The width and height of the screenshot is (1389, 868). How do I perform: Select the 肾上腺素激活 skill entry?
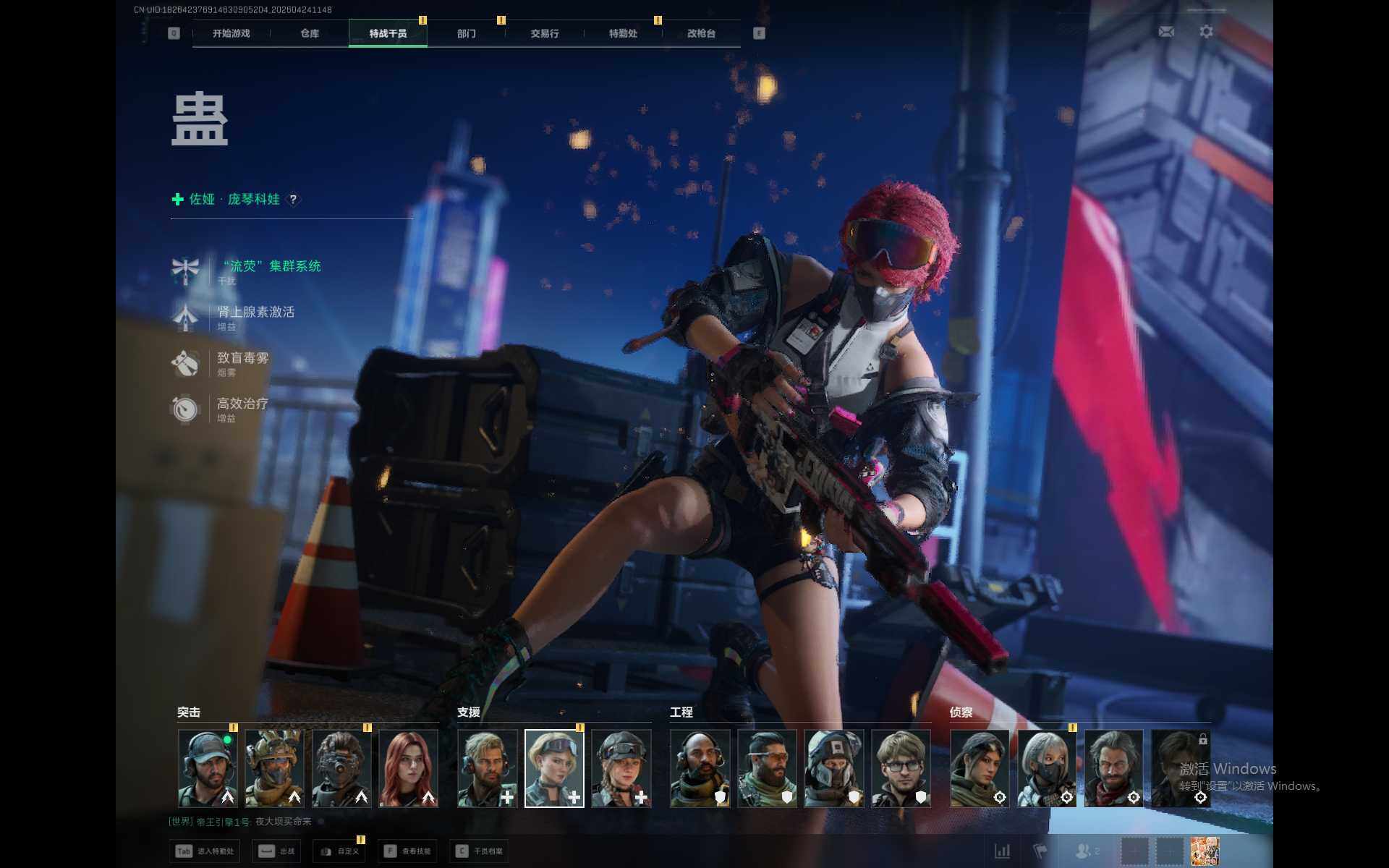point(255,312)
